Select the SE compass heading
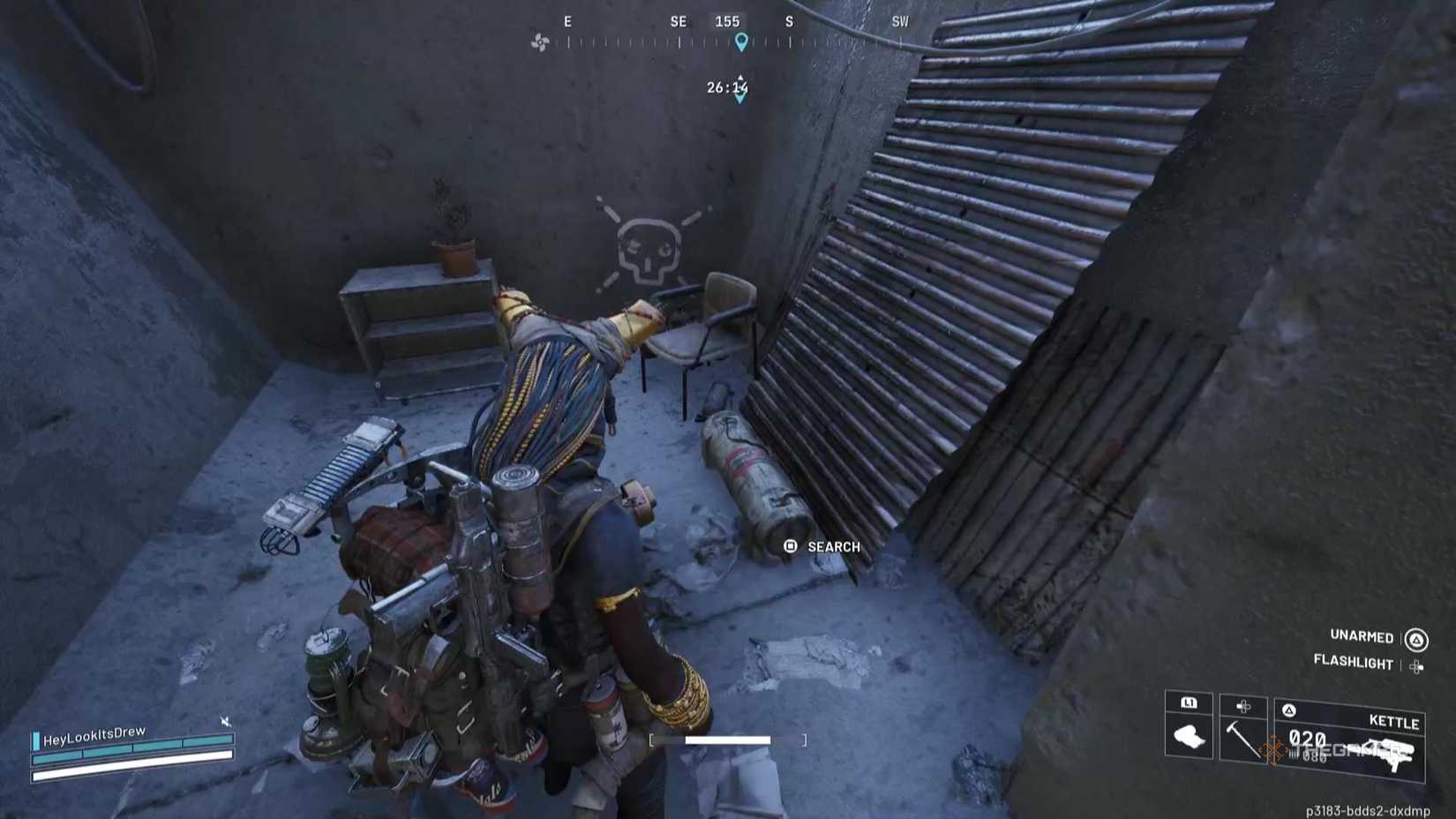 [676, 21]
